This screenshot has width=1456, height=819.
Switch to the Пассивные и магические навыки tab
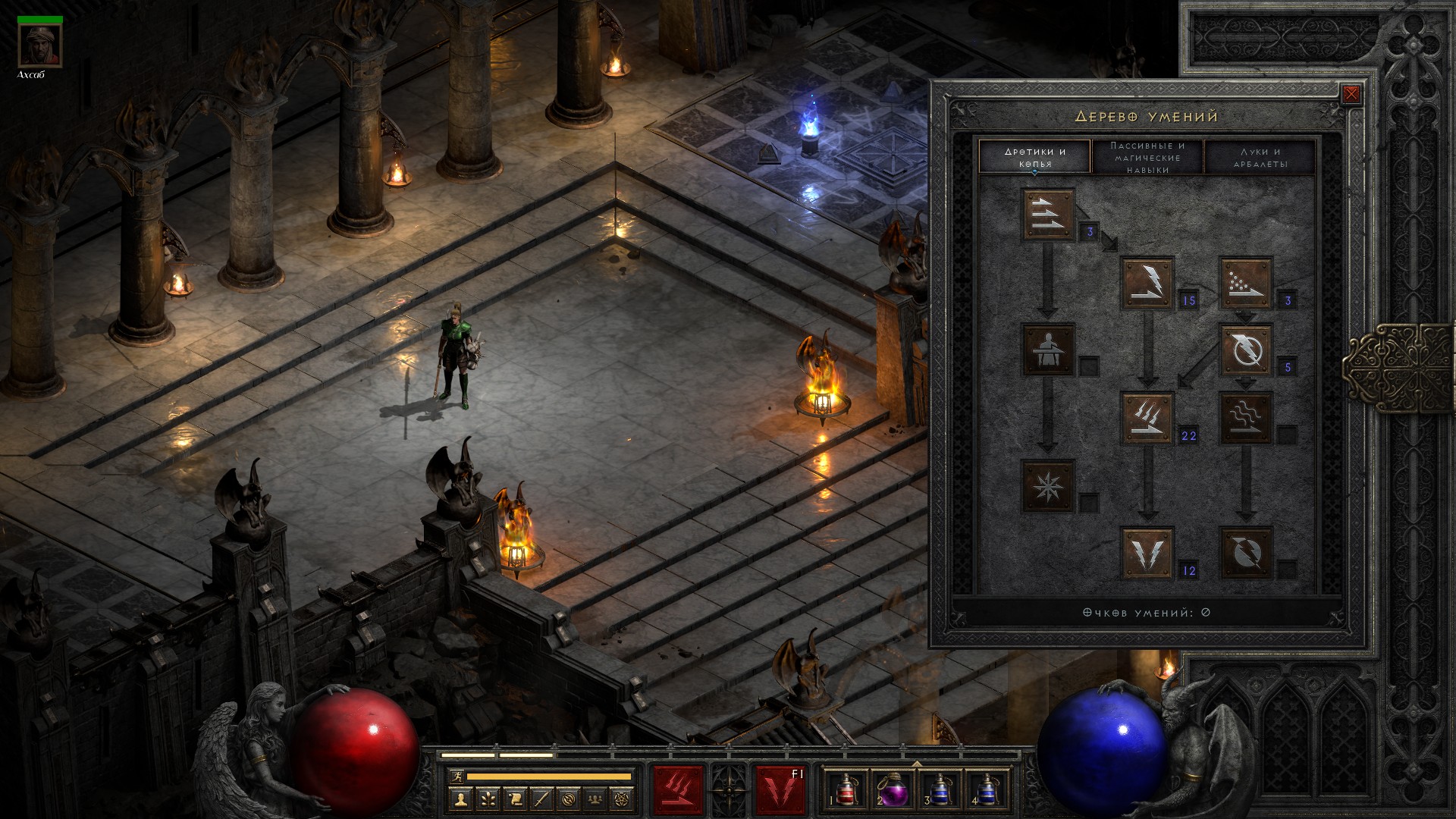click(x=1147, y=157)
